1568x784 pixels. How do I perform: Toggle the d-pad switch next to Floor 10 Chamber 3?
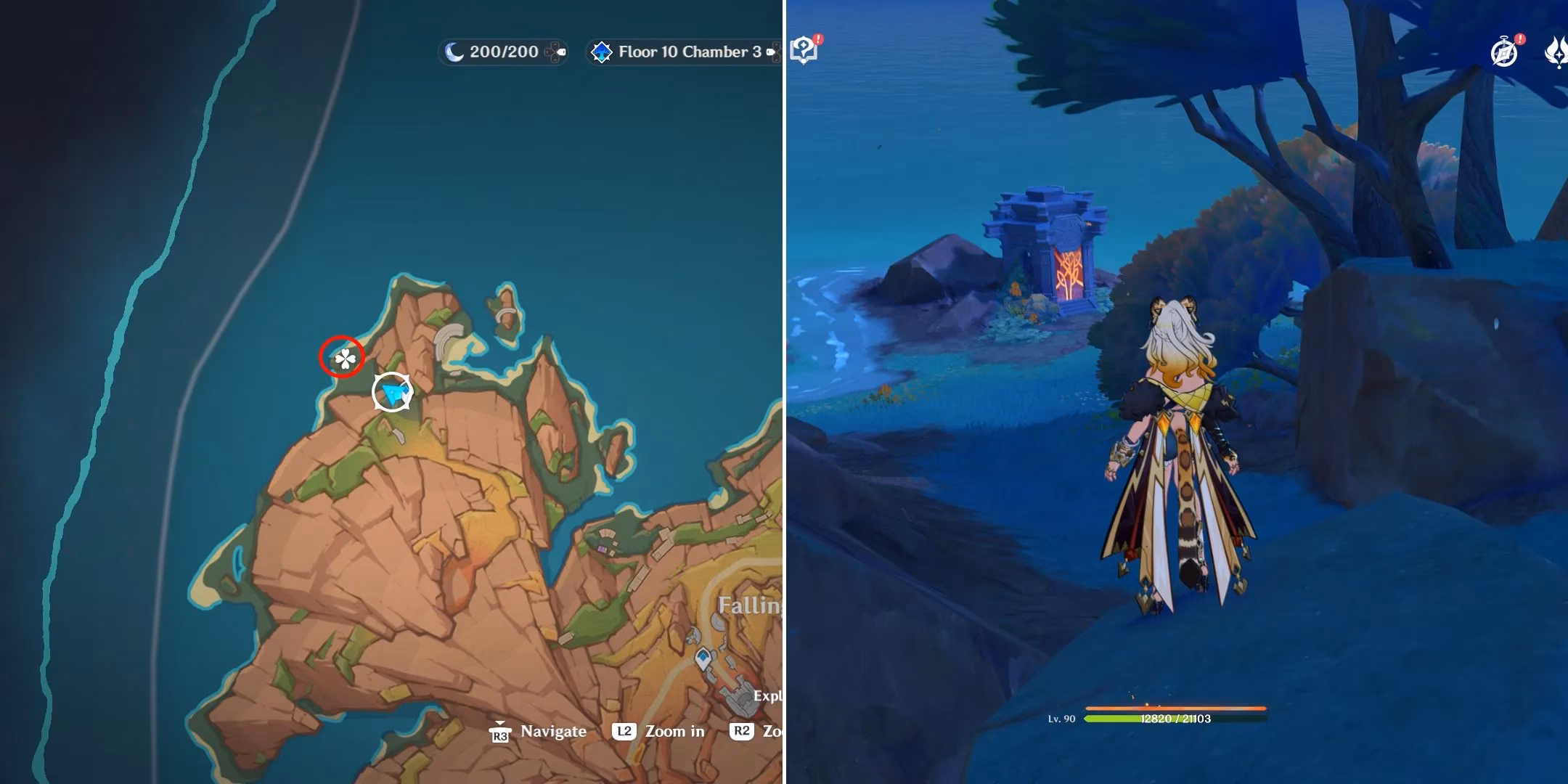click(x=772, y=52)
